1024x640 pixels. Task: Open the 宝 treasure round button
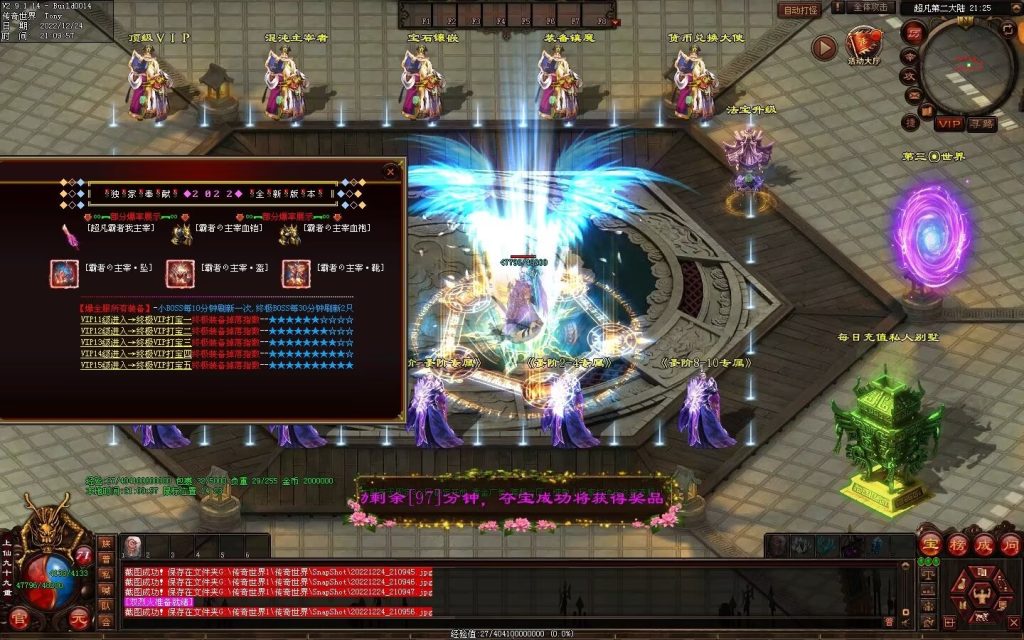(x=930, y=544)
